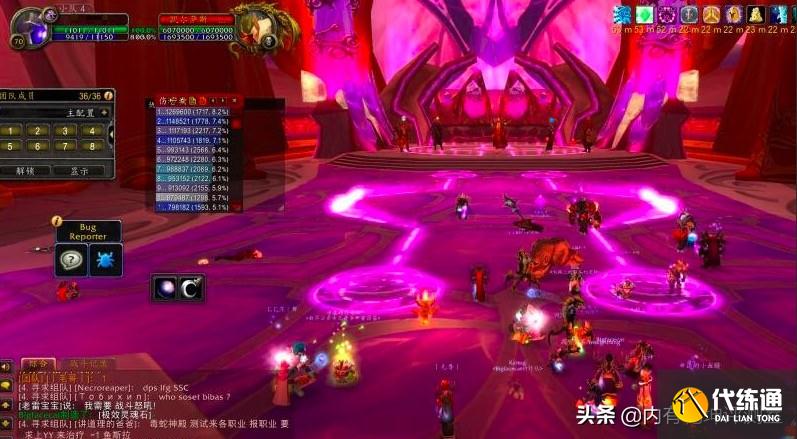Click the 解锁 unlock button

pyautogui.click(x=26, y=171)
